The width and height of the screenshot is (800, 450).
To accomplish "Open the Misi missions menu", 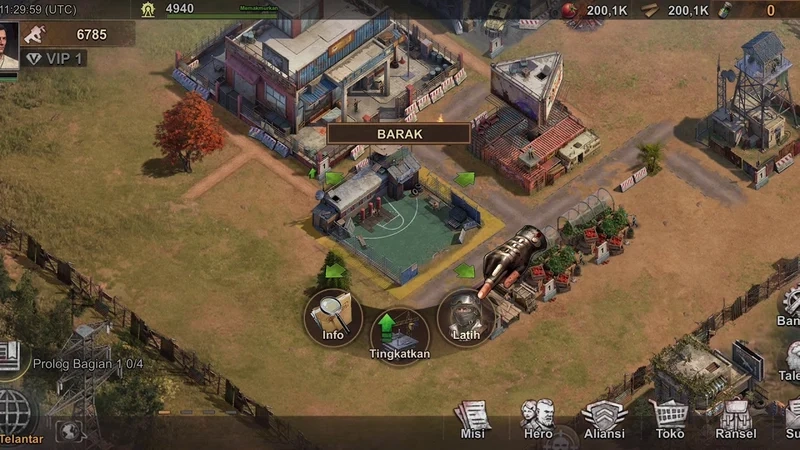I will point(472,418).
